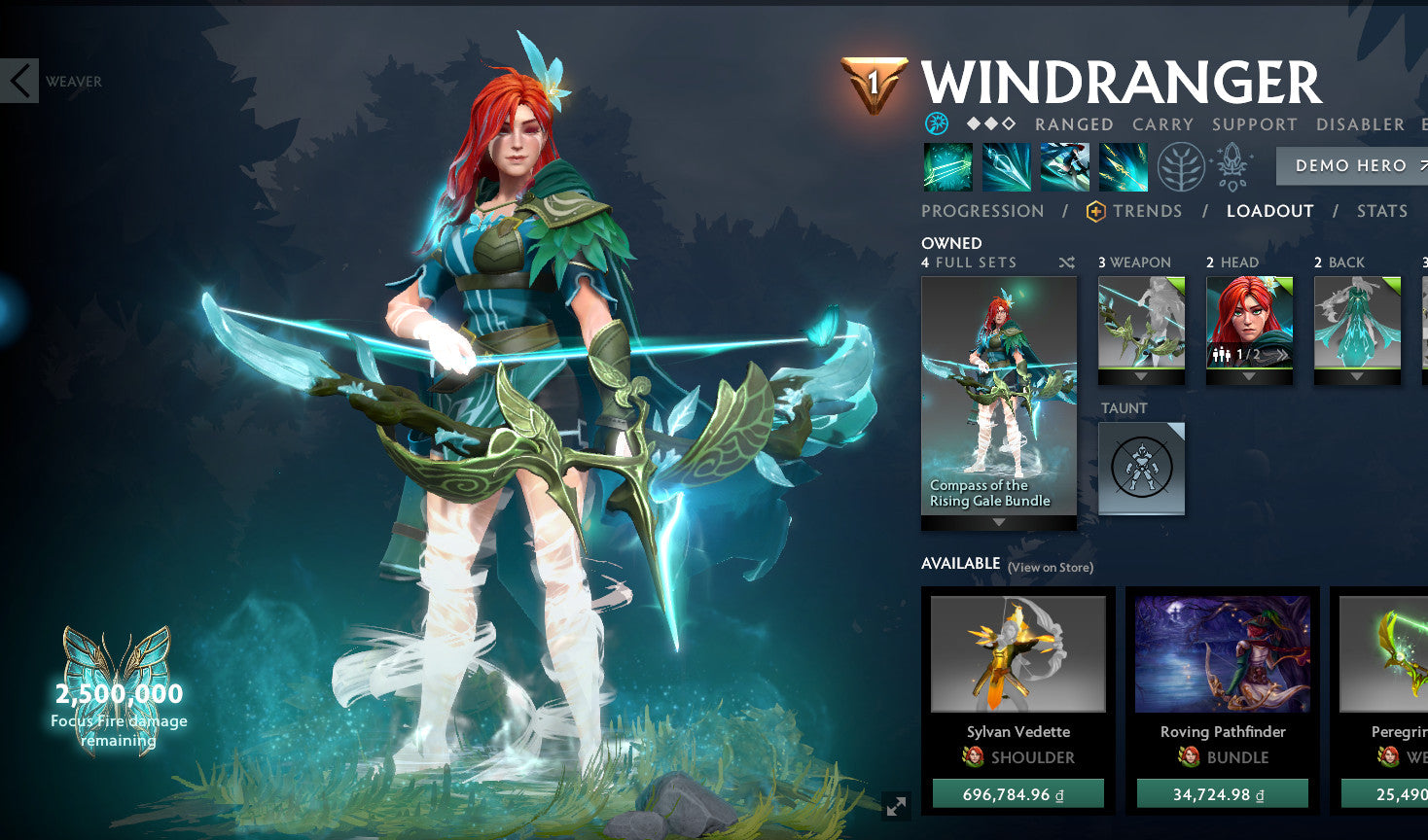The height and width of the screenshot is (840, 1428).
Task: Switch to the Progression tab
Action: (x=982, y=210)
